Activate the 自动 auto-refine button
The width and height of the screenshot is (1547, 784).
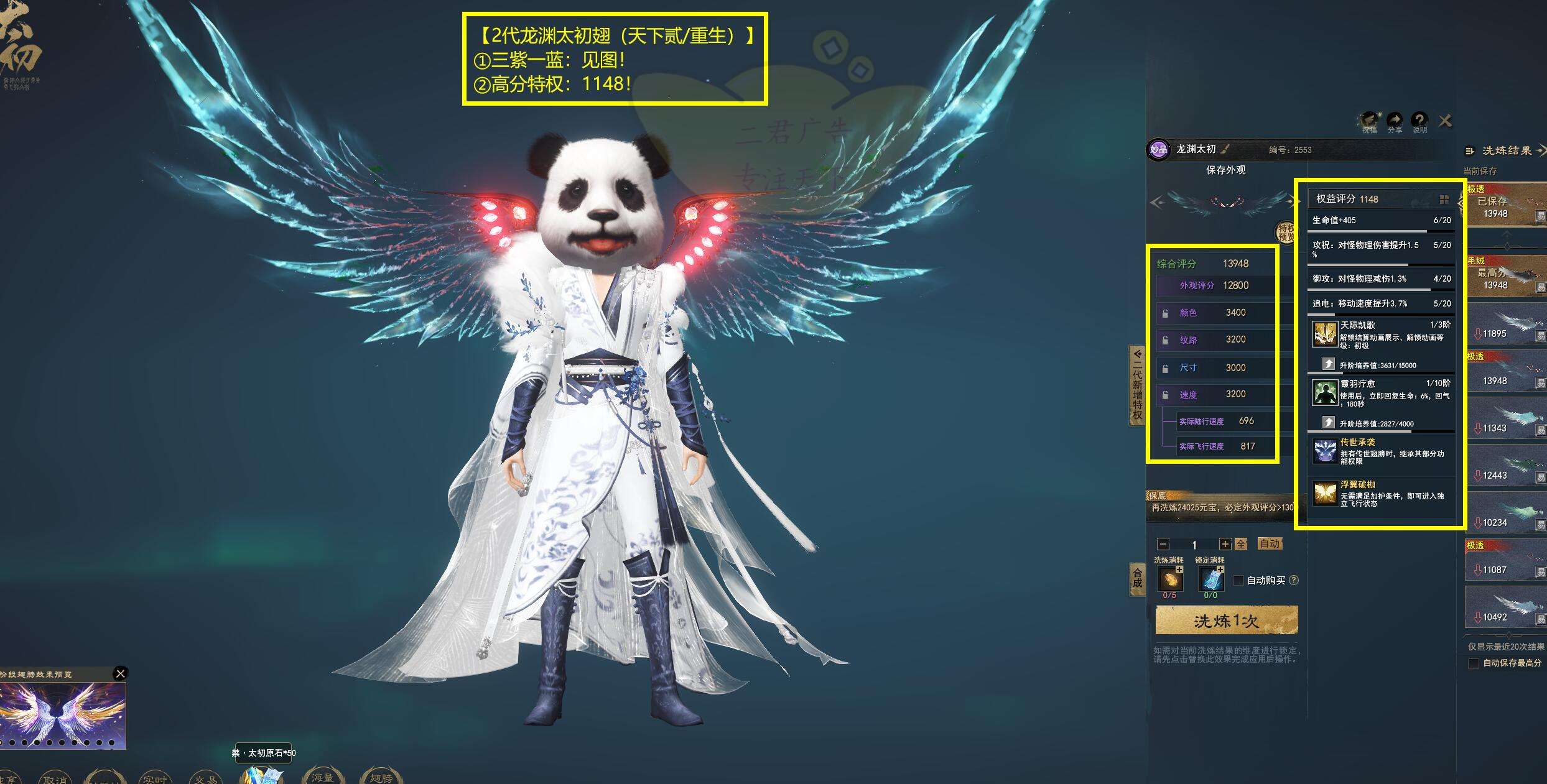tap(1269, 544)
